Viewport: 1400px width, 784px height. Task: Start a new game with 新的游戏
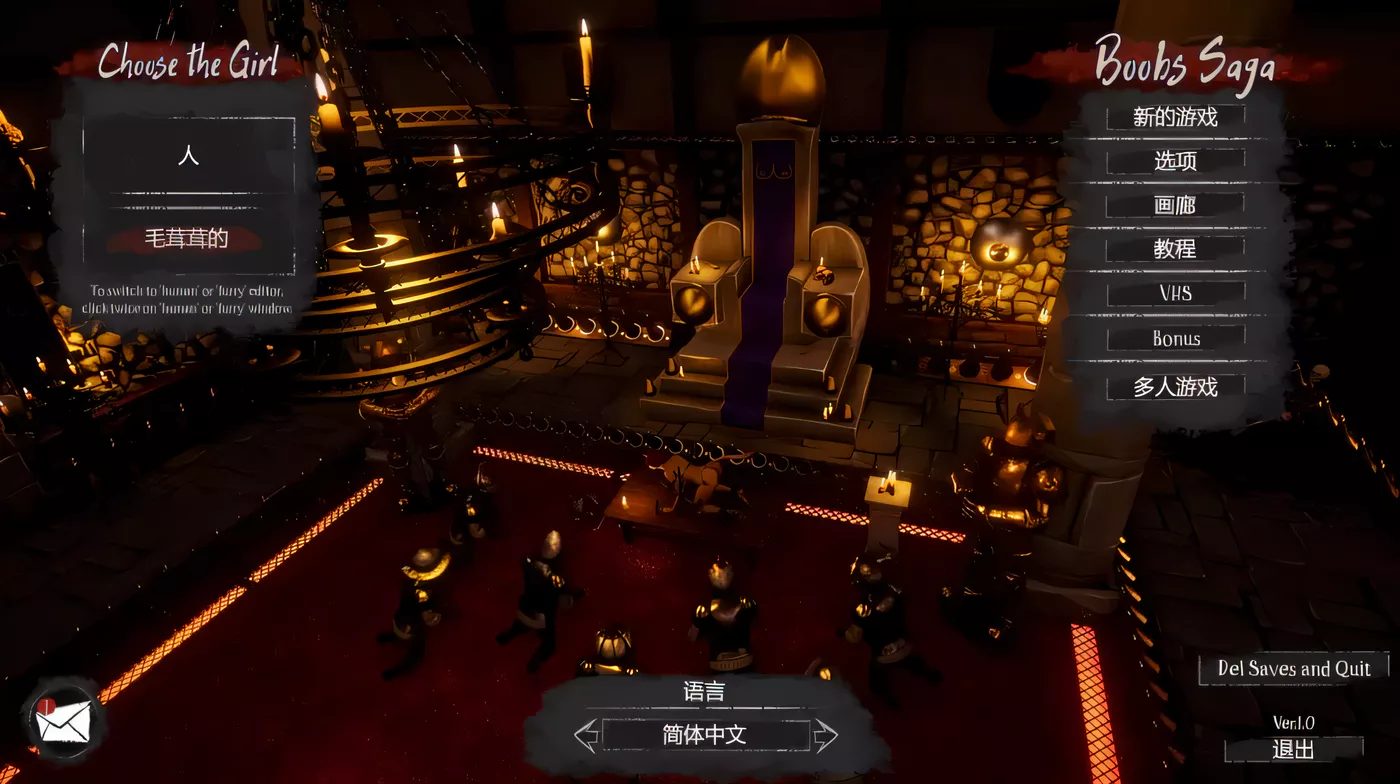pos(1175,117)
